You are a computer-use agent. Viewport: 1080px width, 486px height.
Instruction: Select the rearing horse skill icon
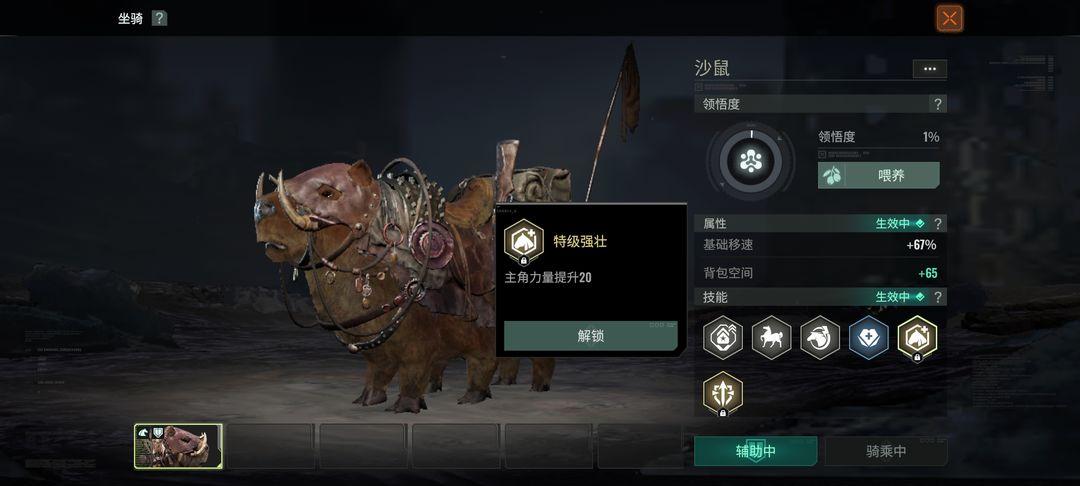(x=771, y=337)
